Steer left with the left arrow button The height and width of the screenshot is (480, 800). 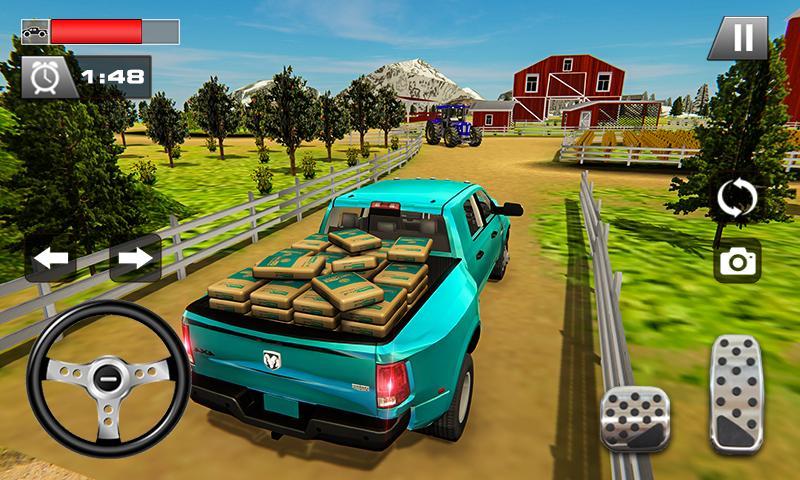tap(52, 258)
